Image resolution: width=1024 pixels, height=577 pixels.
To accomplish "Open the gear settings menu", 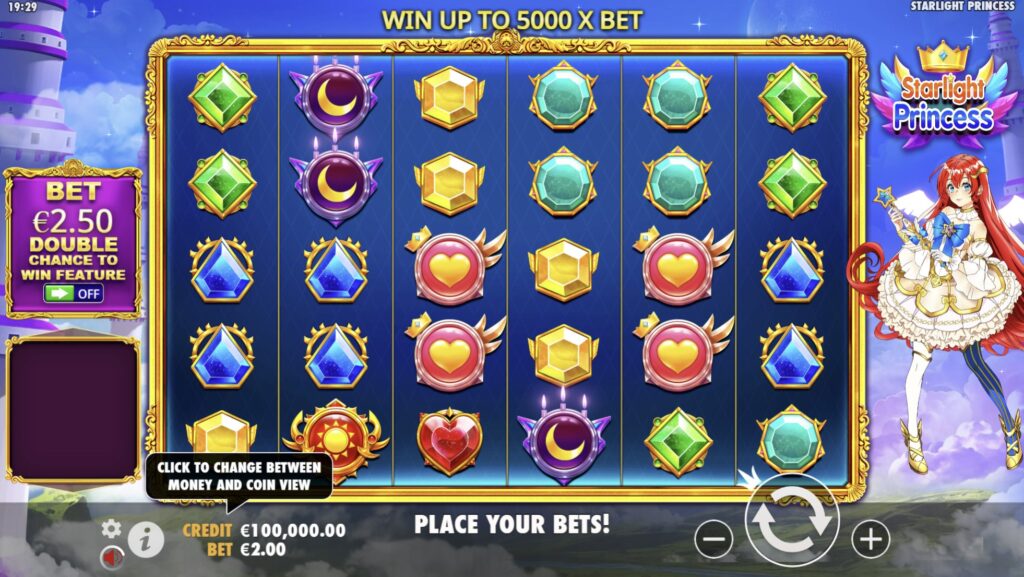I will 111,528.
